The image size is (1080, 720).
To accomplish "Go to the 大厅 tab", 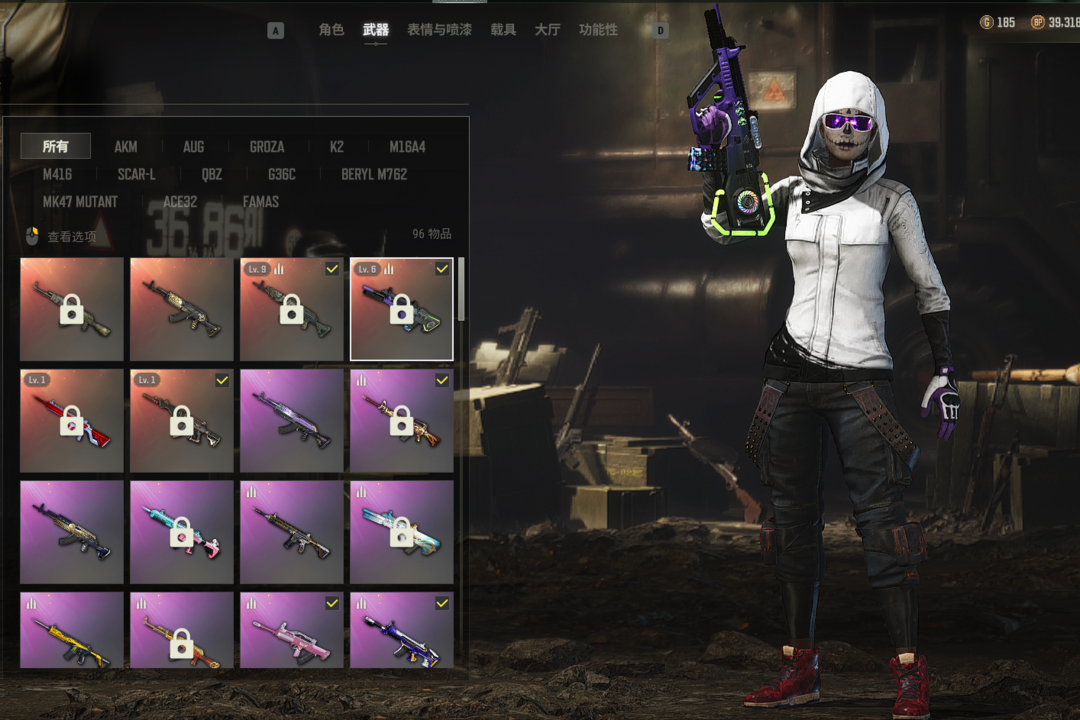I will pos(547,30).
